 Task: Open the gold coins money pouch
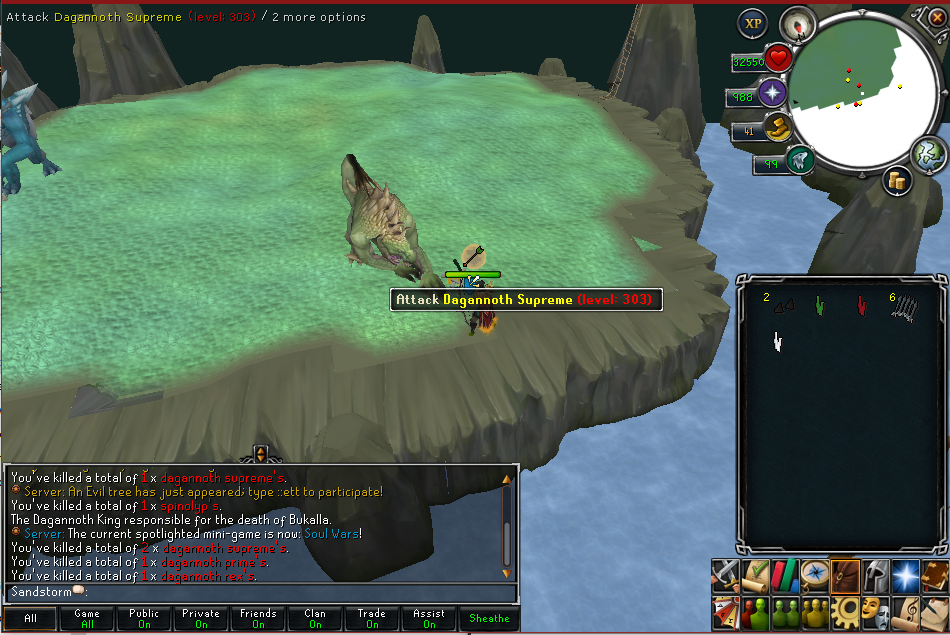pos(896,180)
